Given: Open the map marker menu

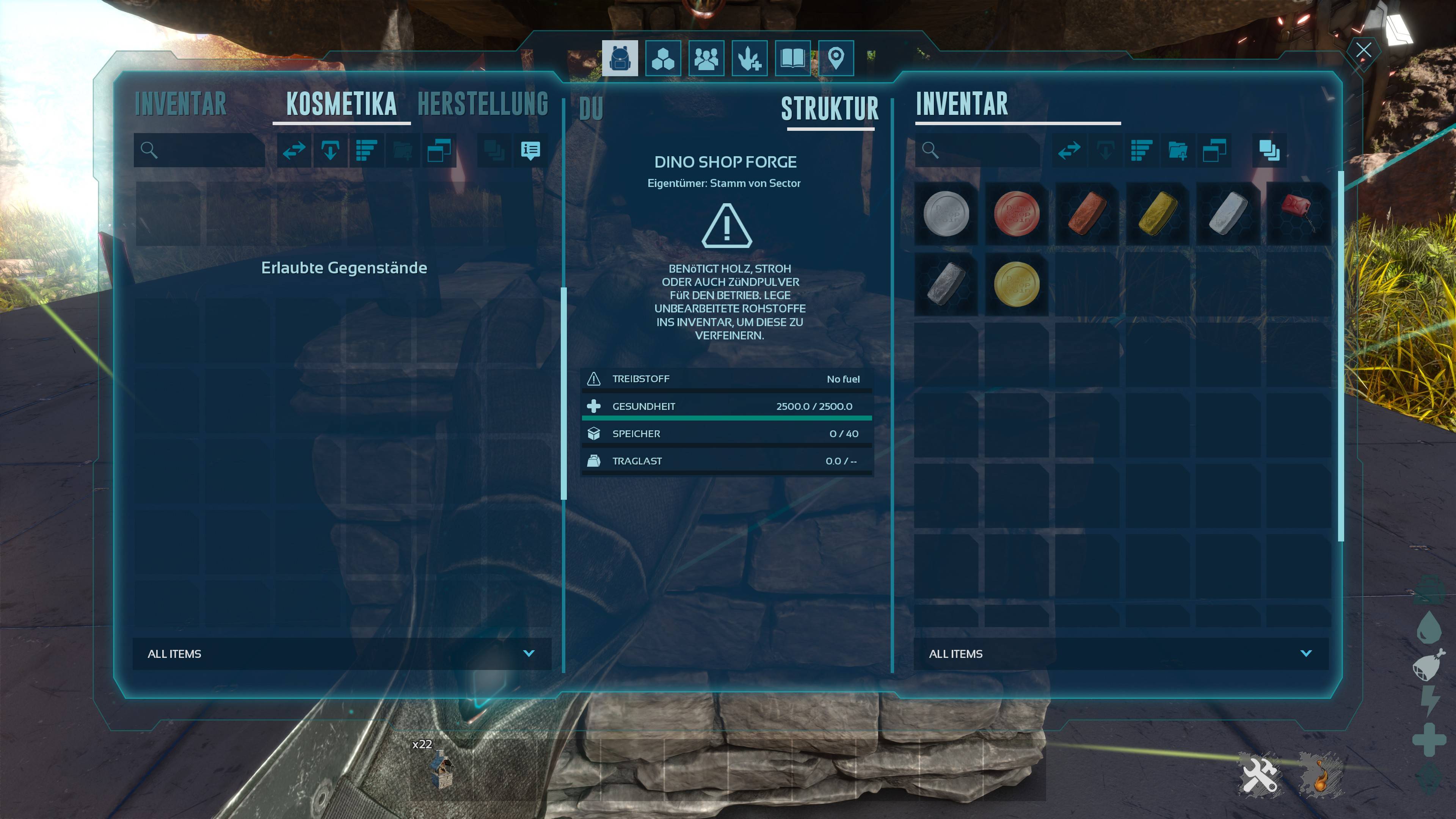Looking at the screenshot, I should [x=836, y=58].
